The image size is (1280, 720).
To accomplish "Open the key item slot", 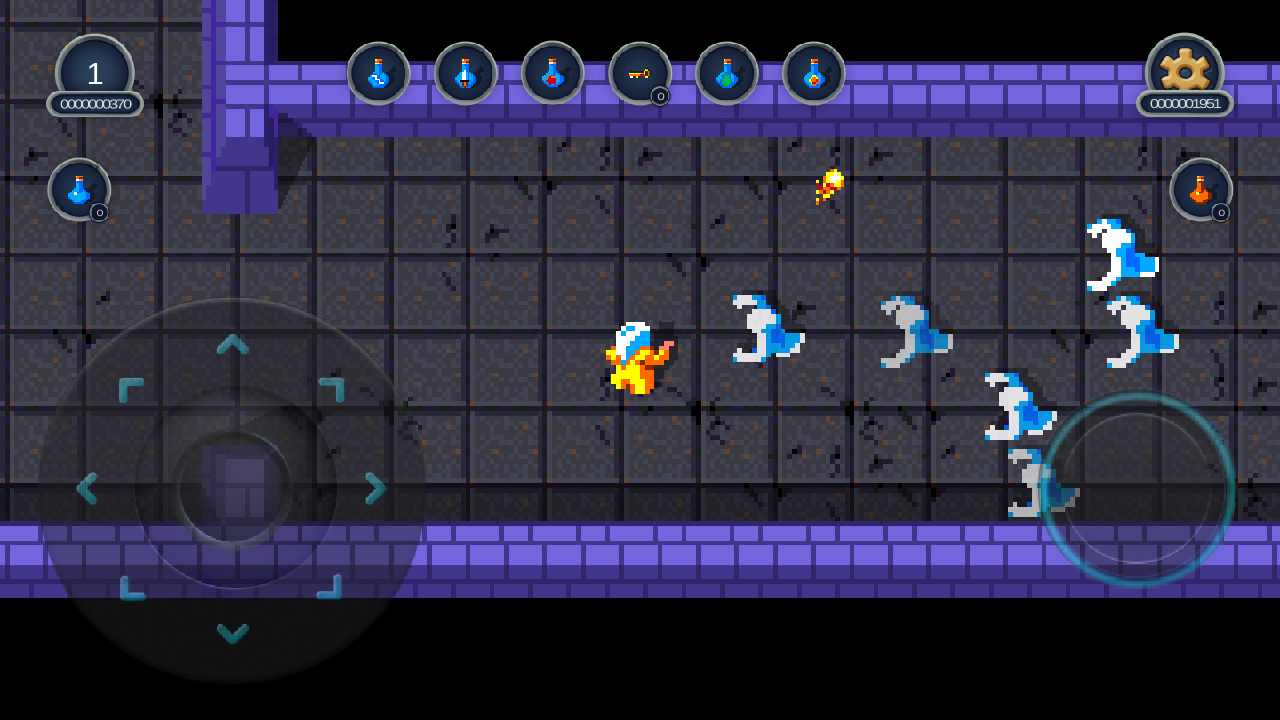I will coord(640,73).
